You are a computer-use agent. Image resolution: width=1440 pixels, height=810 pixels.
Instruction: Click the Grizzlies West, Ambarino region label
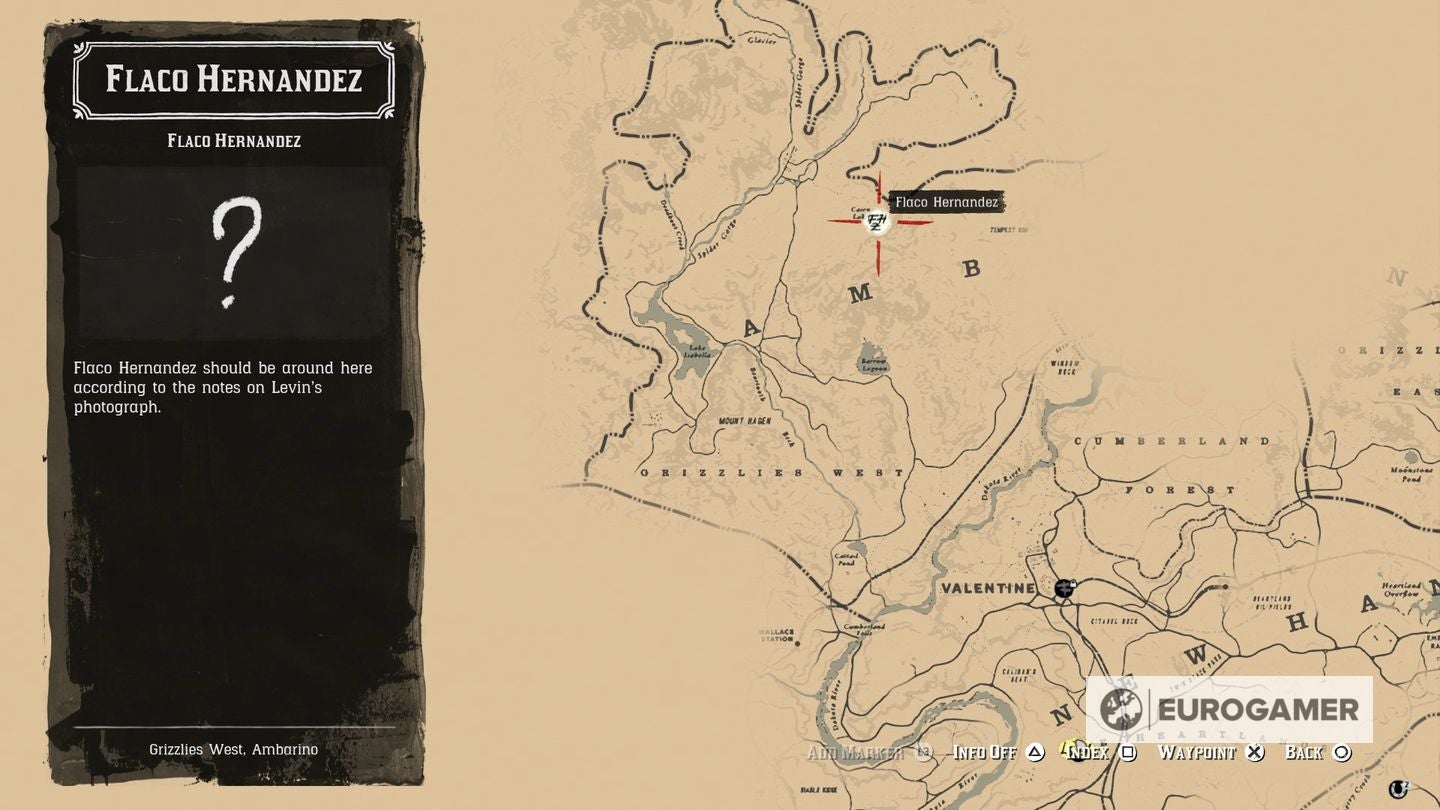point(234,748)
